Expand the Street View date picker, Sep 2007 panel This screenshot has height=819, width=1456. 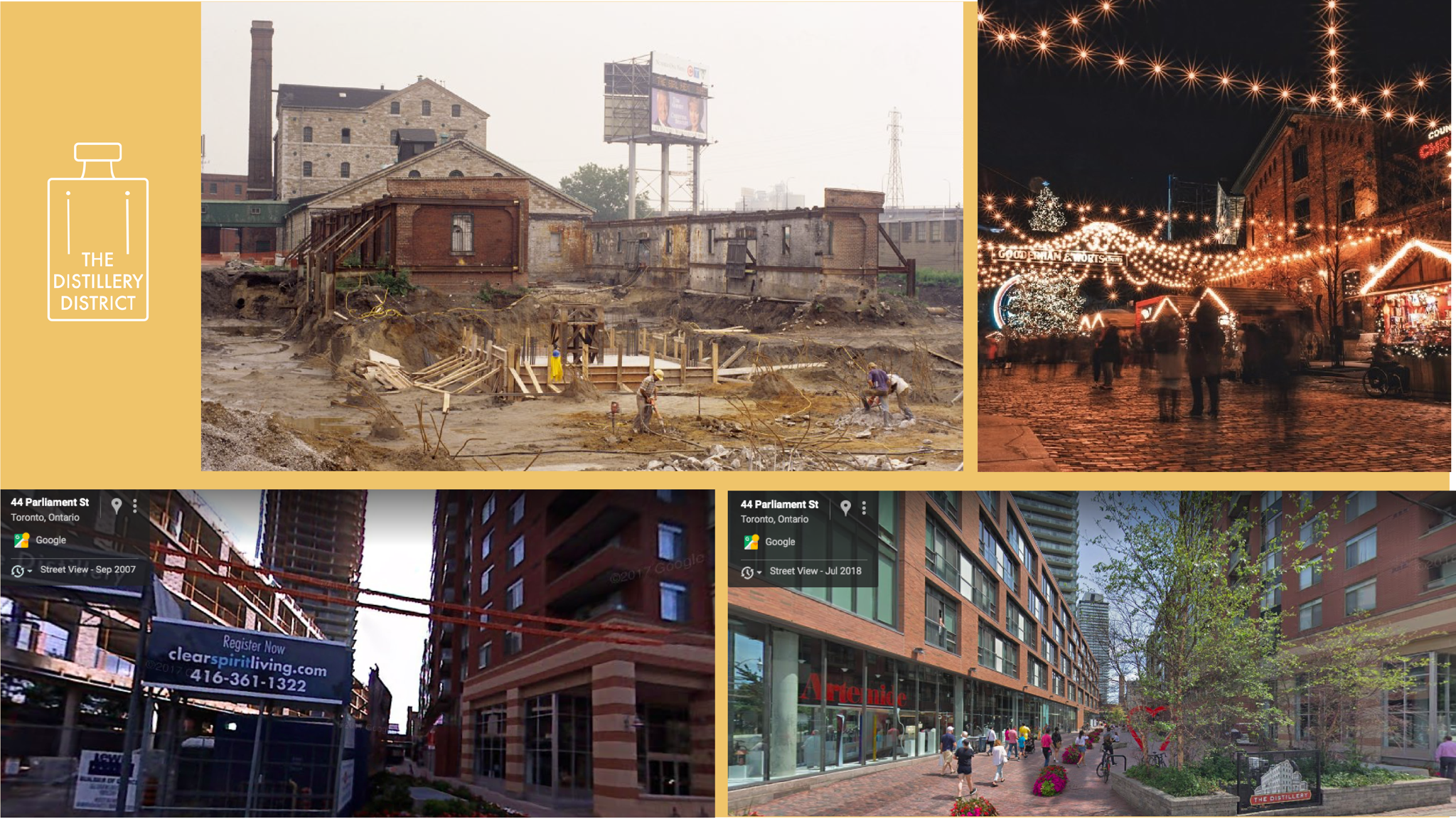coord(30,572)
